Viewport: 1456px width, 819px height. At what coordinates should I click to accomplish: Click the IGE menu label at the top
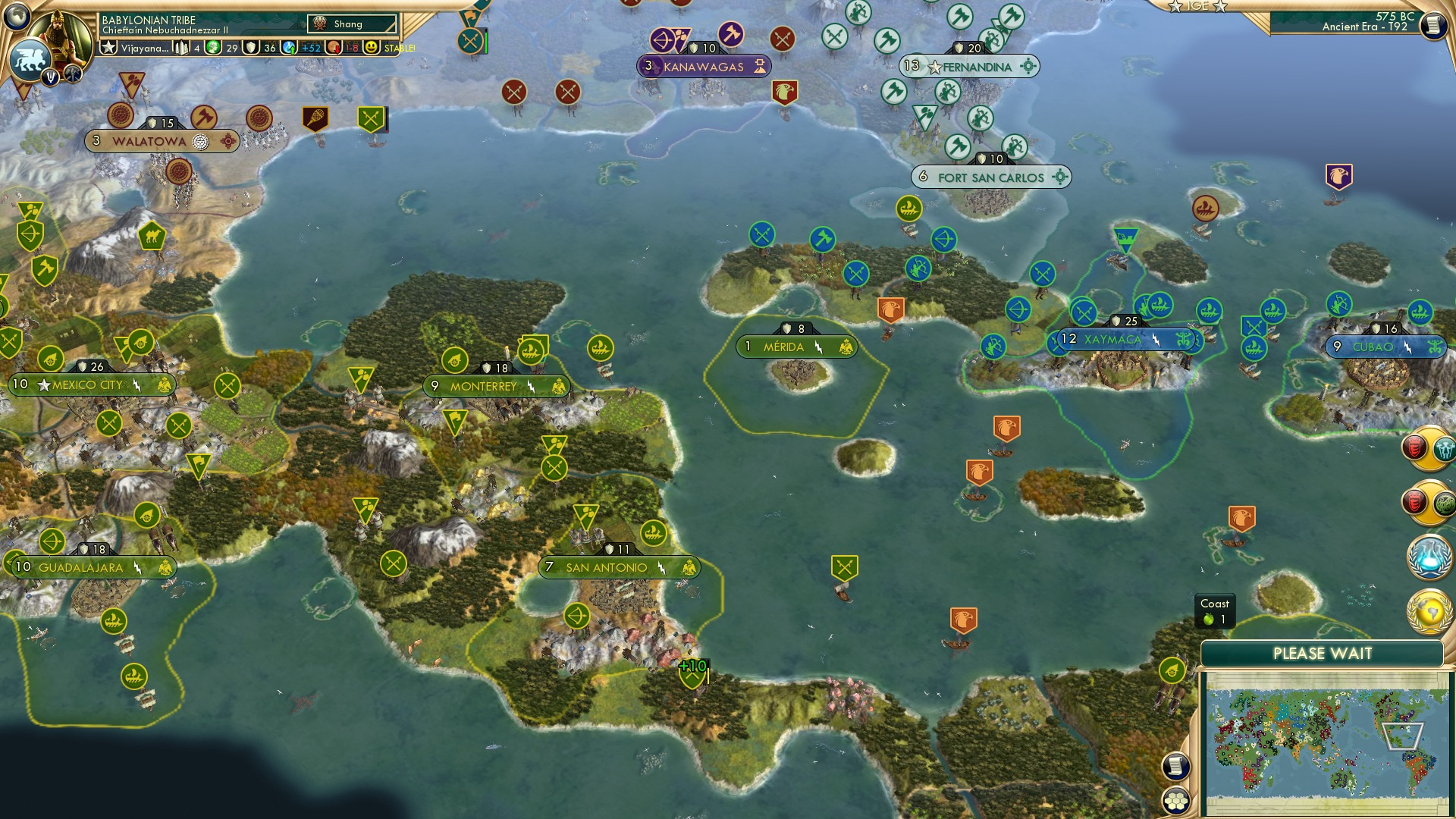1197,7
